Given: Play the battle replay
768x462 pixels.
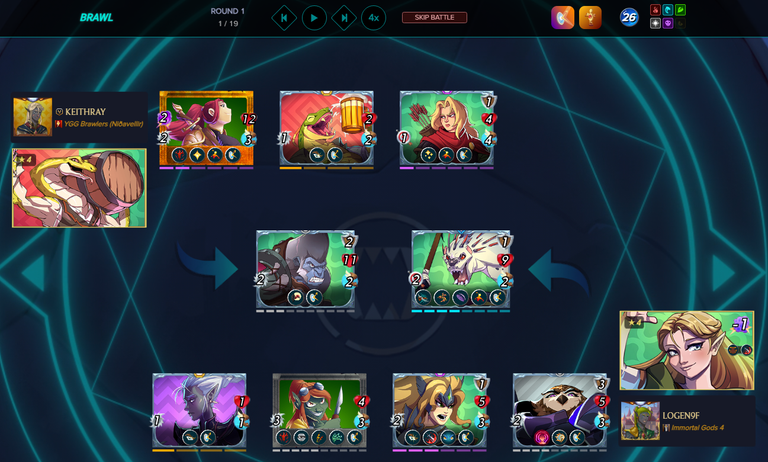Looking at the screenshot, I should tap(314, 18).
